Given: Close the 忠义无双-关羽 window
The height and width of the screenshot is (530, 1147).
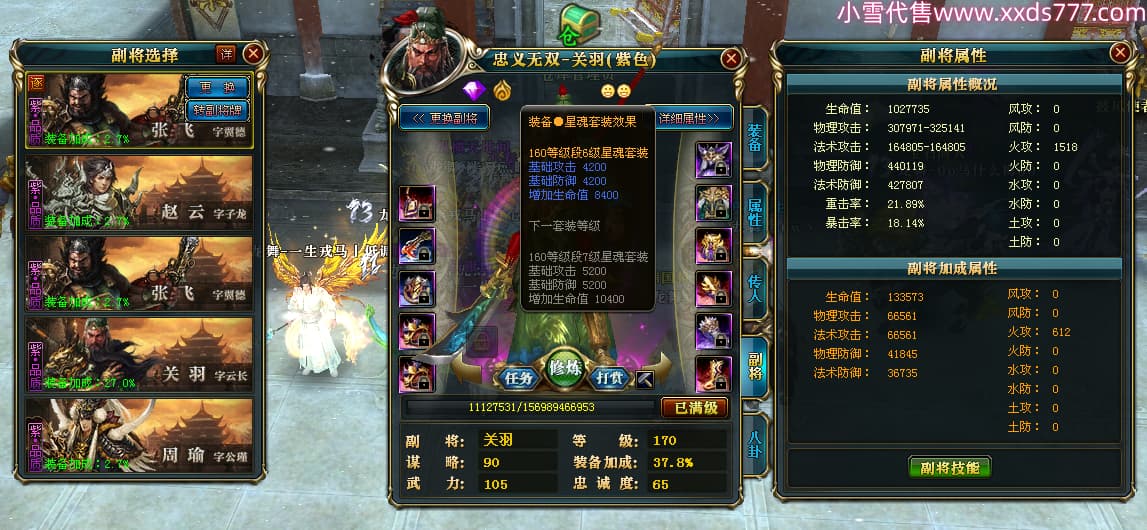Looking at the screenshot, I should [731, 59].
